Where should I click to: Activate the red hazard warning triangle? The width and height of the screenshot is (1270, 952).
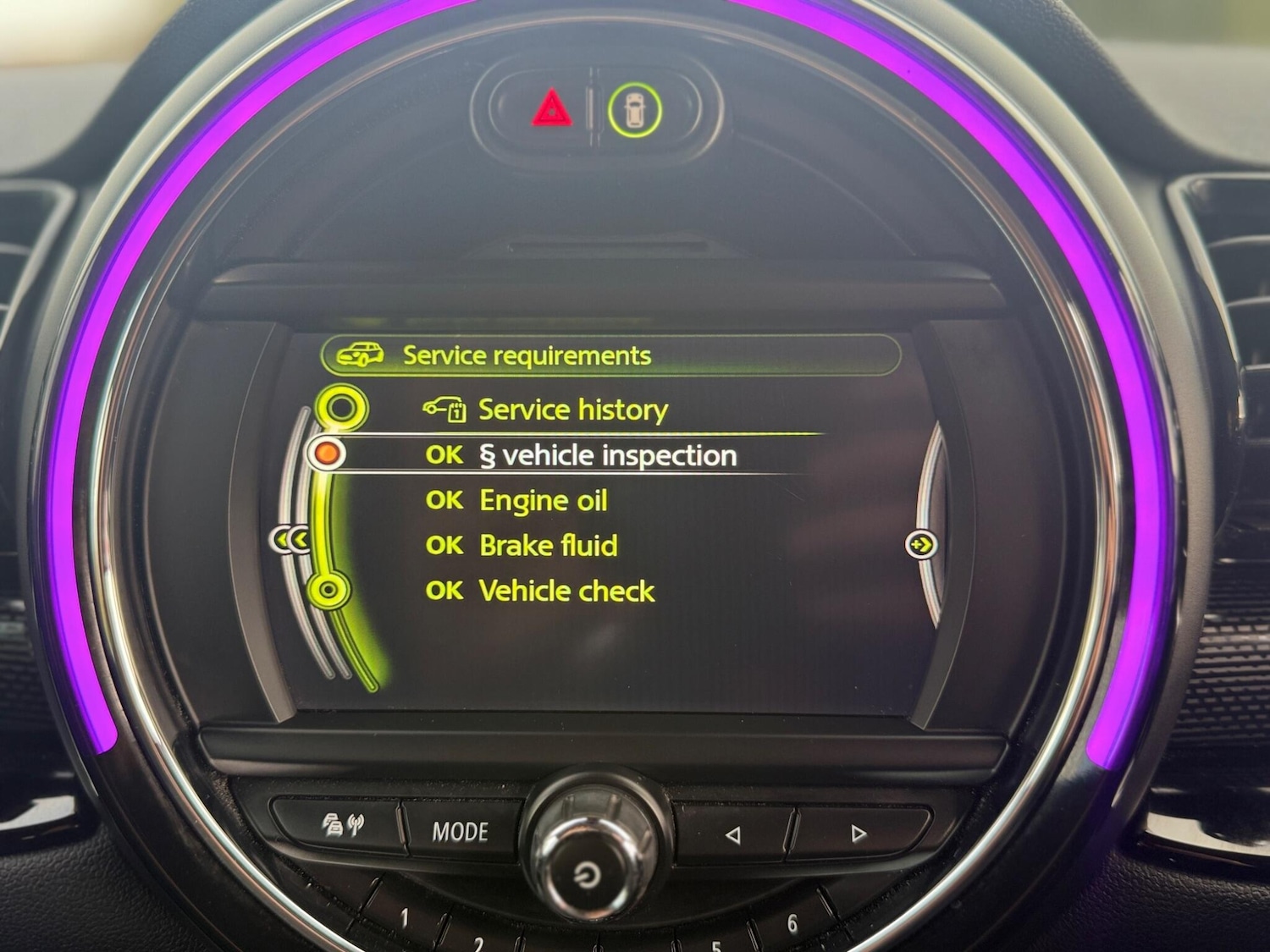click(x=551, y=110)
